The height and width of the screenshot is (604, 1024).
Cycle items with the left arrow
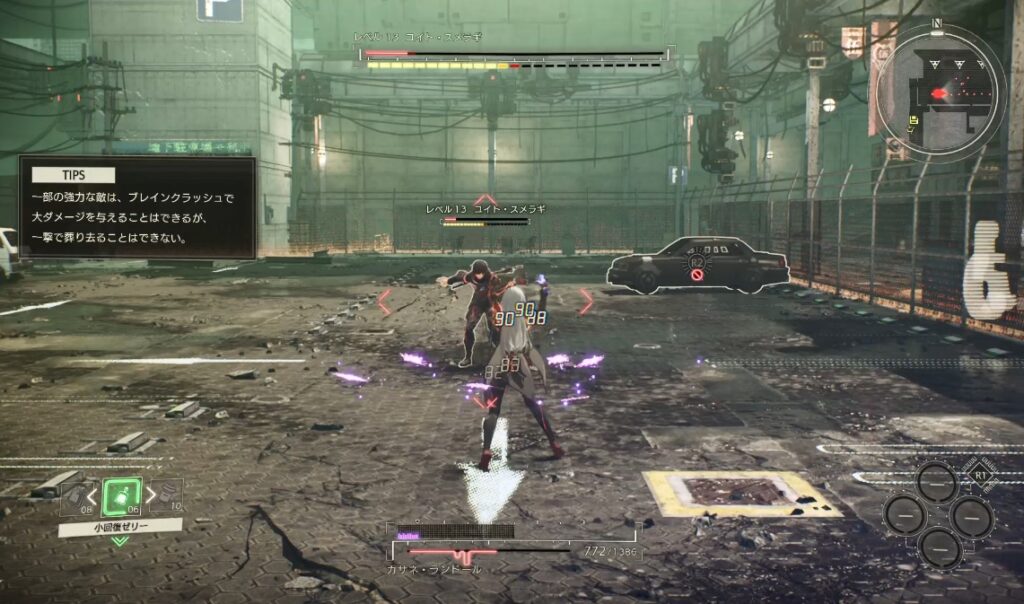pyautogui.click(x=92, y=495)
